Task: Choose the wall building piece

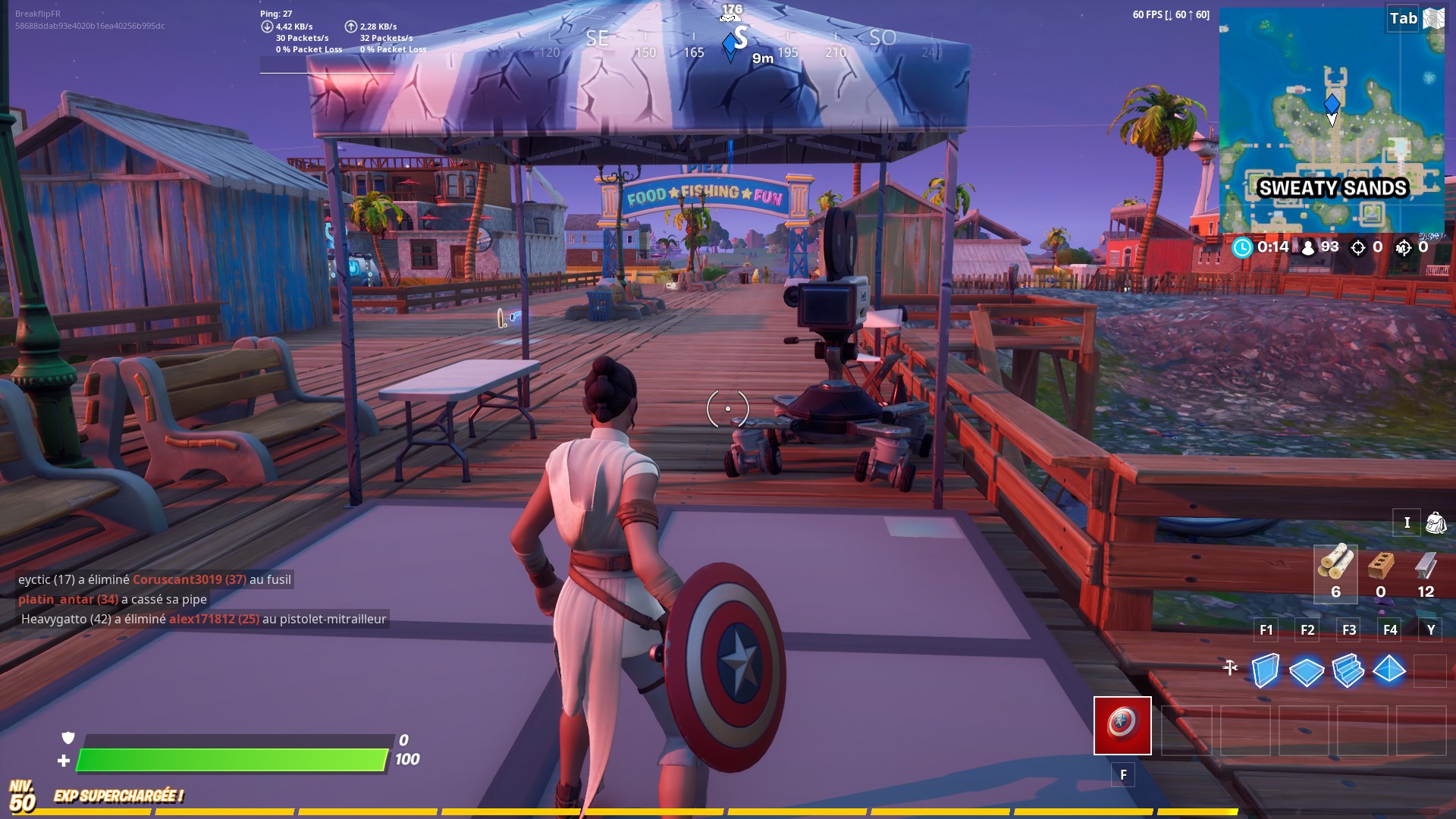Action: (x=1265, y=670)
